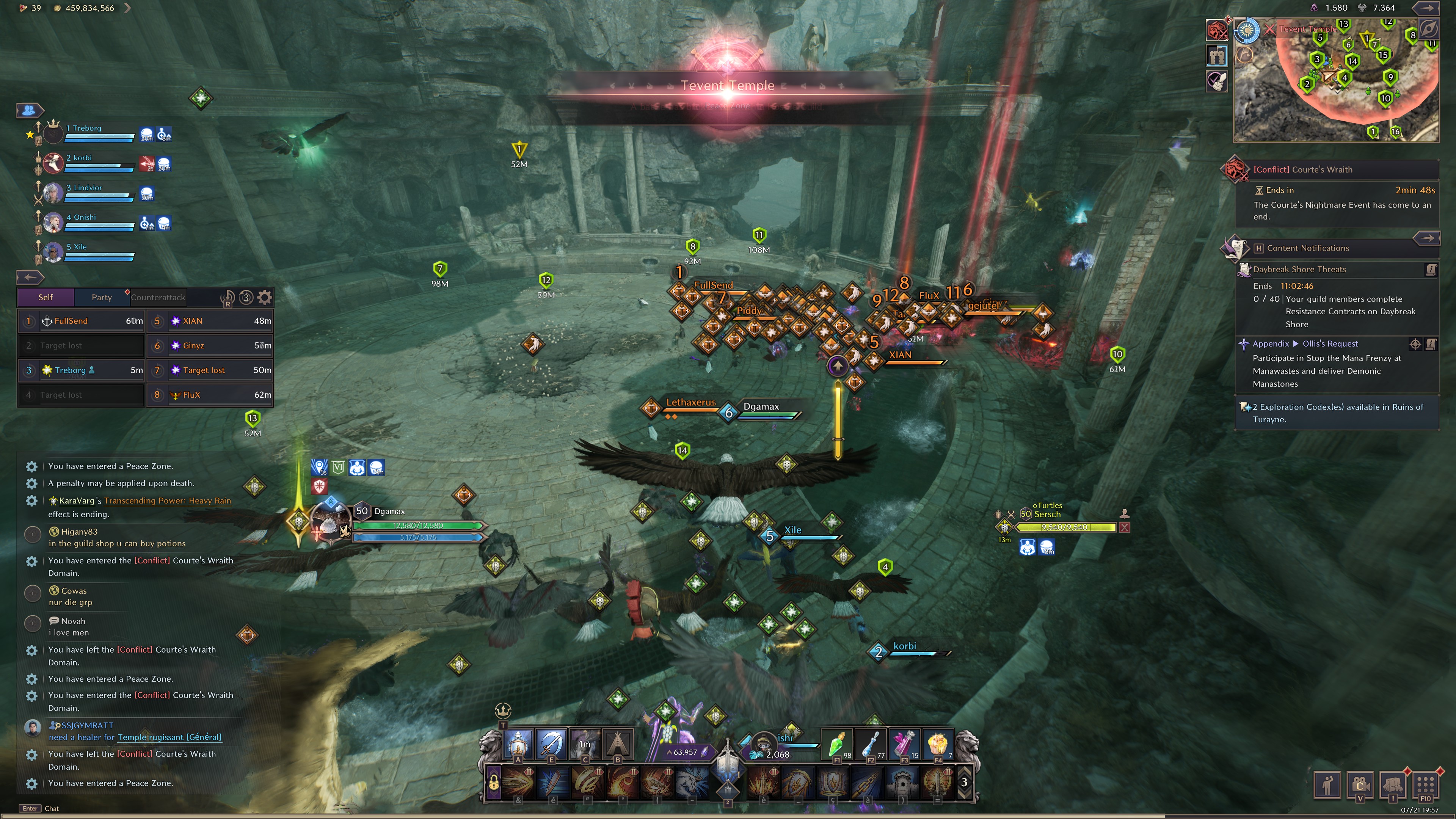1456x819 pixels.
Task: Activate the boar charge skill
Action: pyautogui.click(x=694, y=782)
